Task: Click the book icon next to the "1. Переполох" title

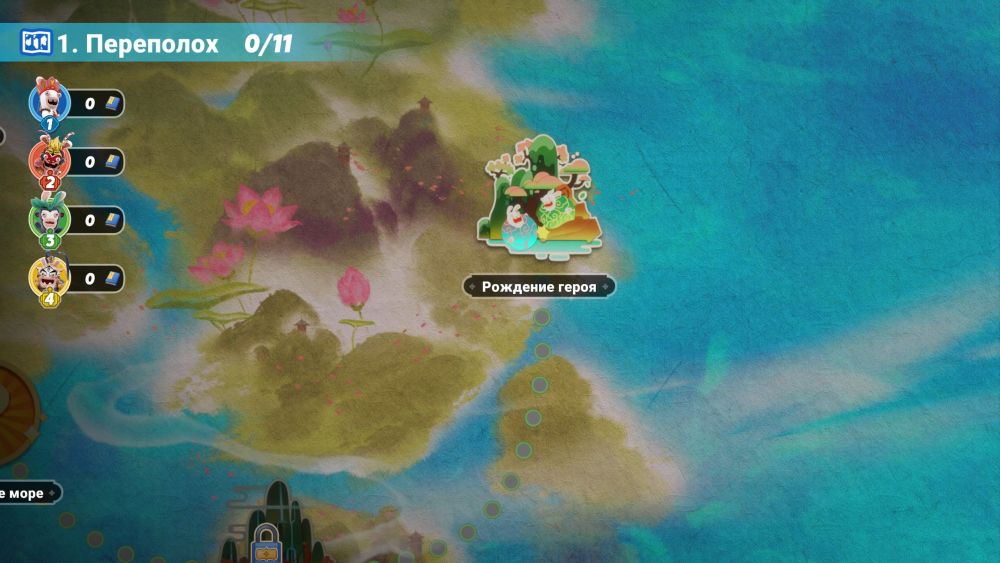Action: tap(36, 43)
